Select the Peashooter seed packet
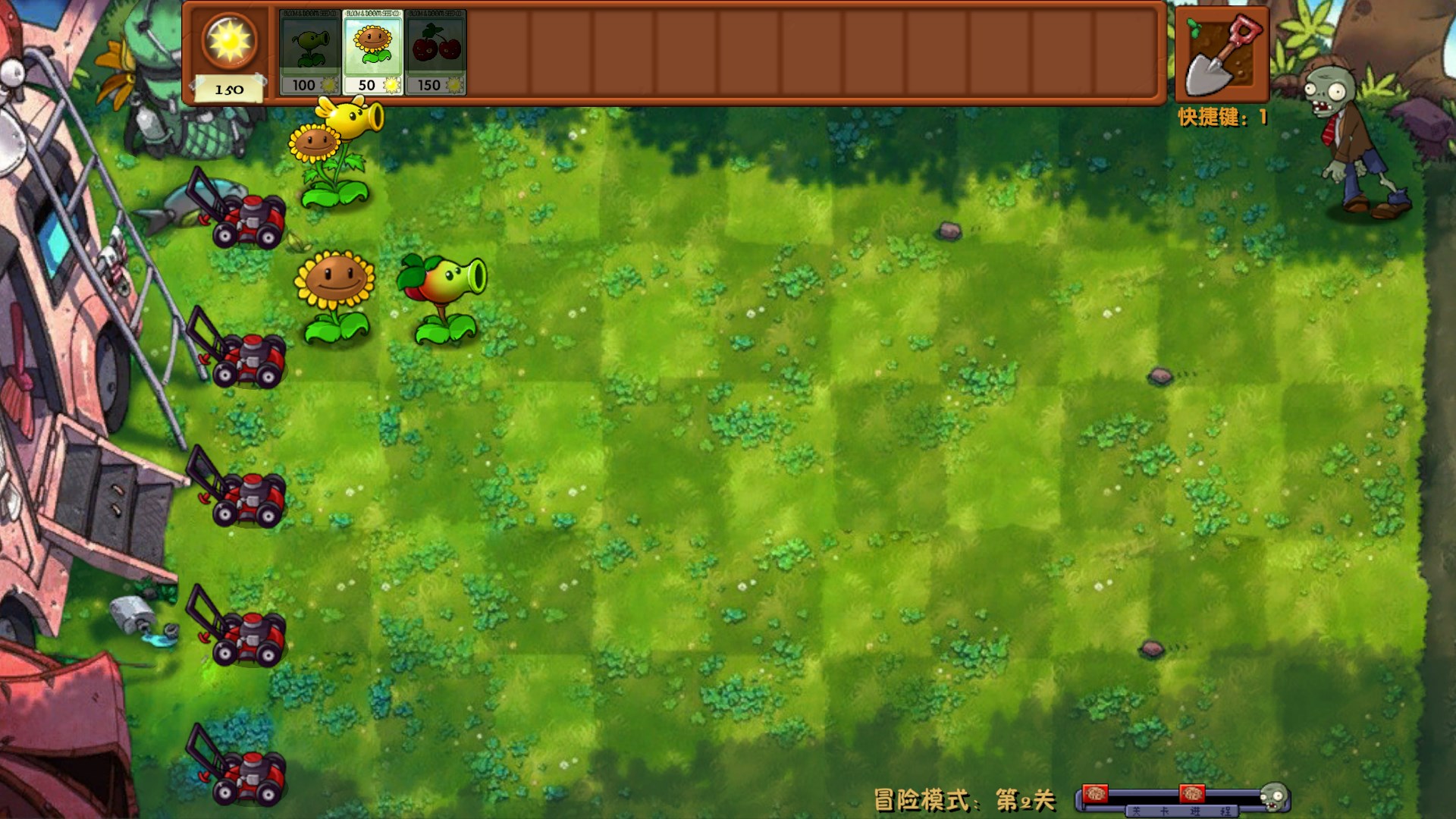The image size is (1456, 819). (309, 49)
